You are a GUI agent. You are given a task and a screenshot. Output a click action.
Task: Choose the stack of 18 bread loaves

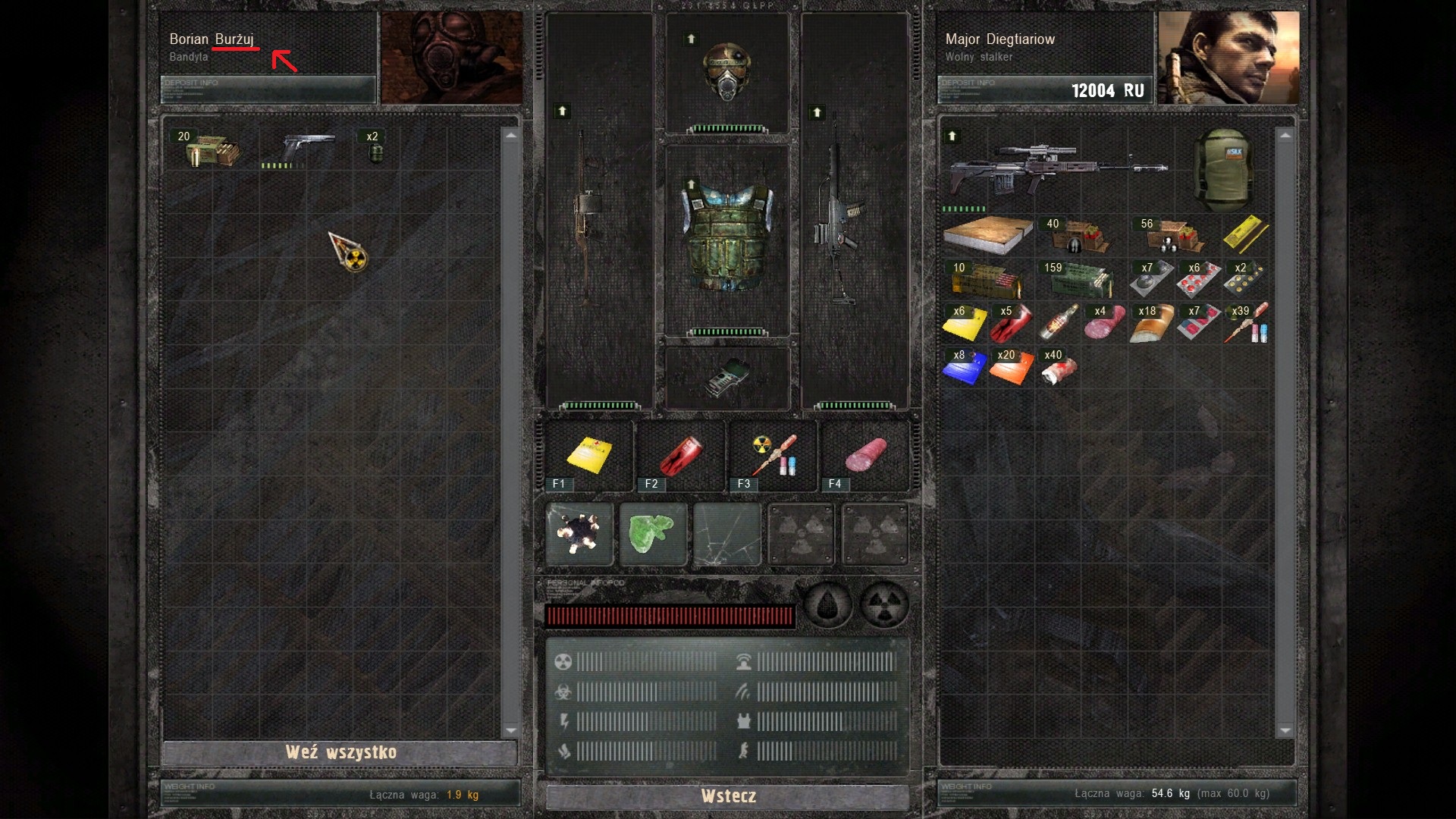coord(1151,324)
